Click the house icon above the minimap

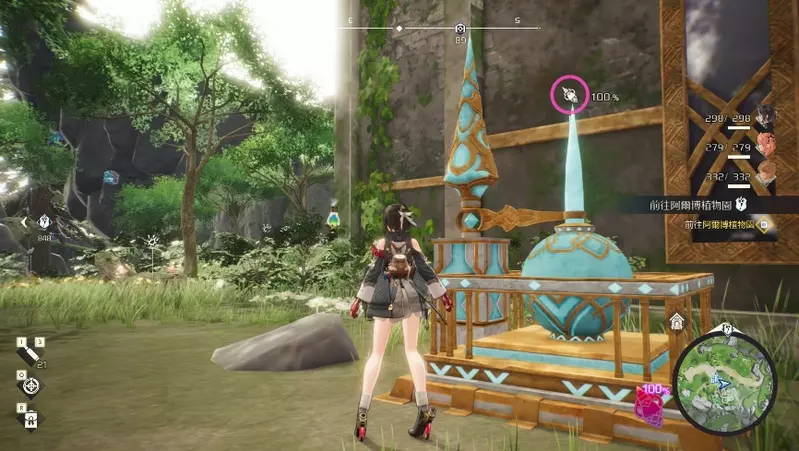coord(677,321)
